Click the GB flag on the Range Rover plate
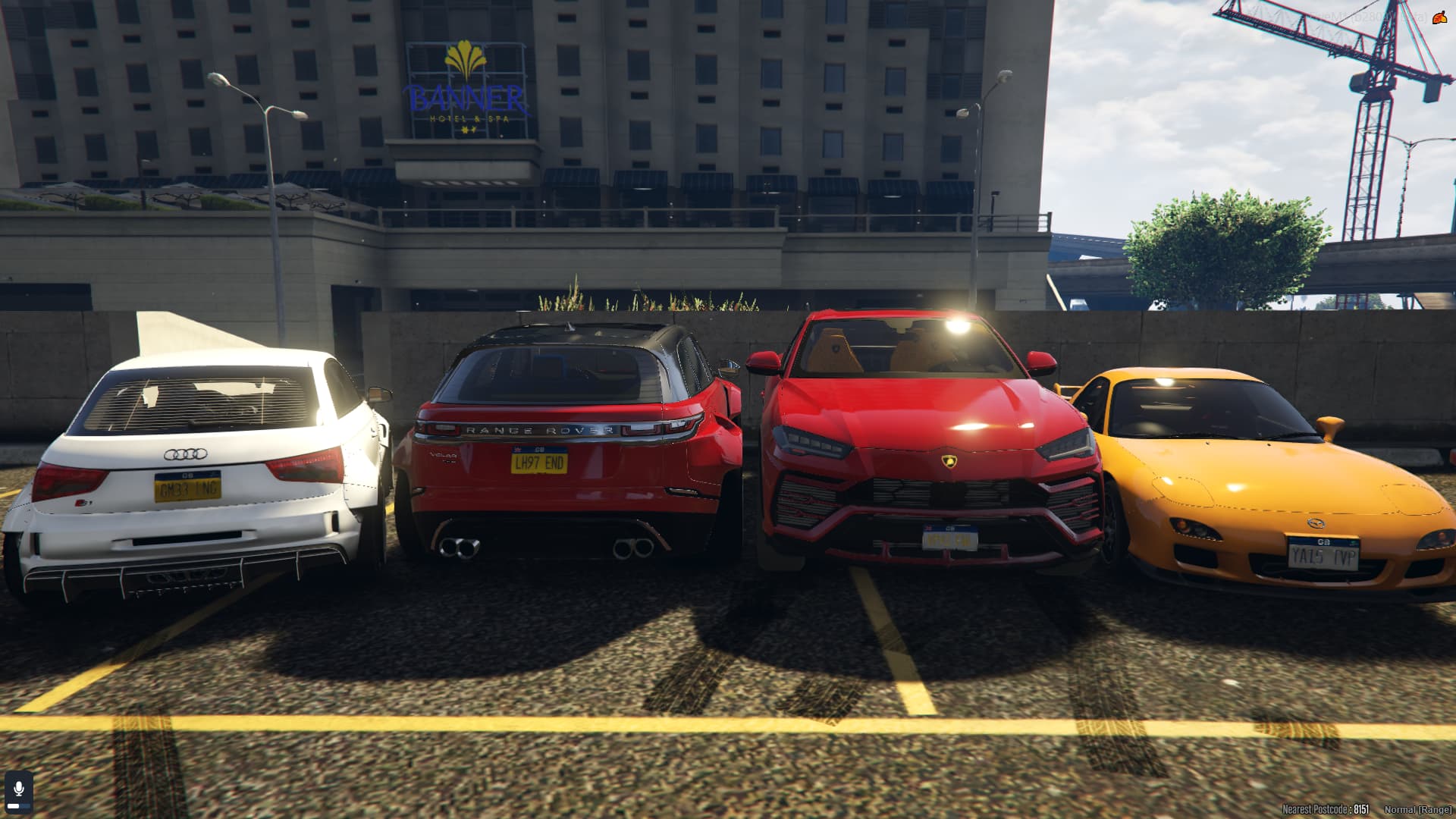The image size is (1456, 819). click(519, 447)
